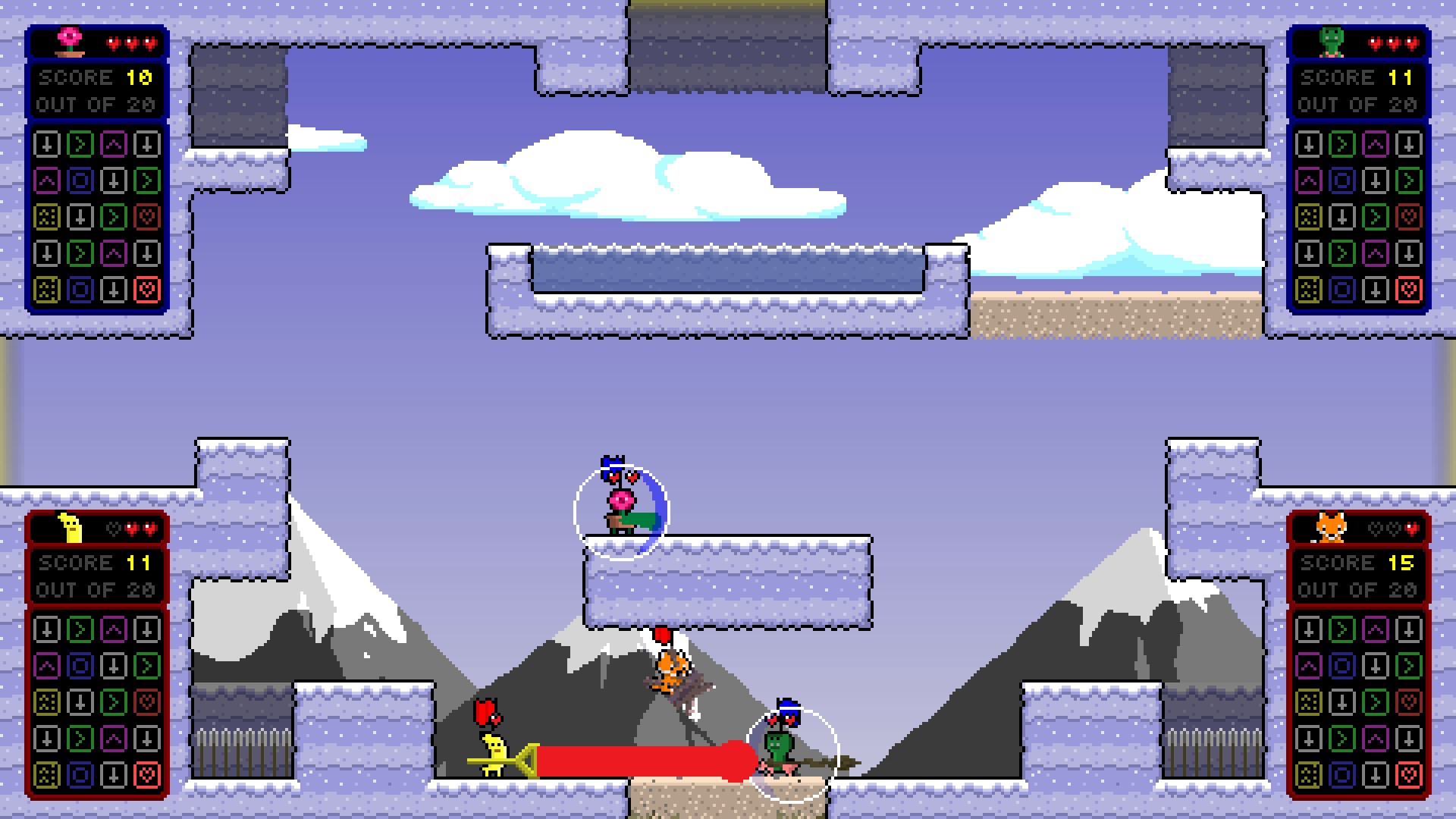Expand the green chevron tile in banana's bottom row
1456x819 pixels.
80,738
